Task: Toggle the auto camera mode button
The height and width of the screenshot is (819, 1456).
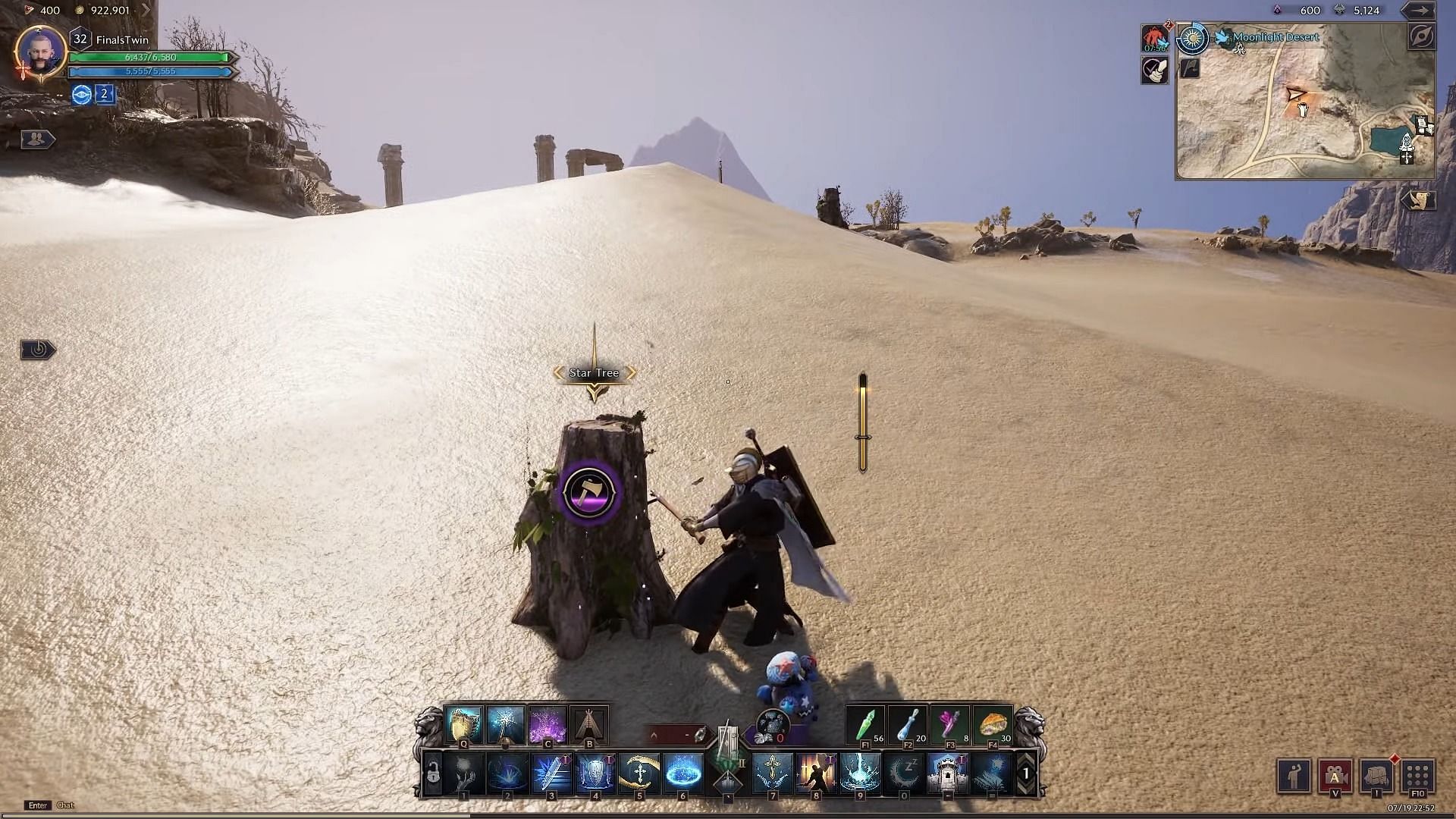Action: pos(1335,776)
